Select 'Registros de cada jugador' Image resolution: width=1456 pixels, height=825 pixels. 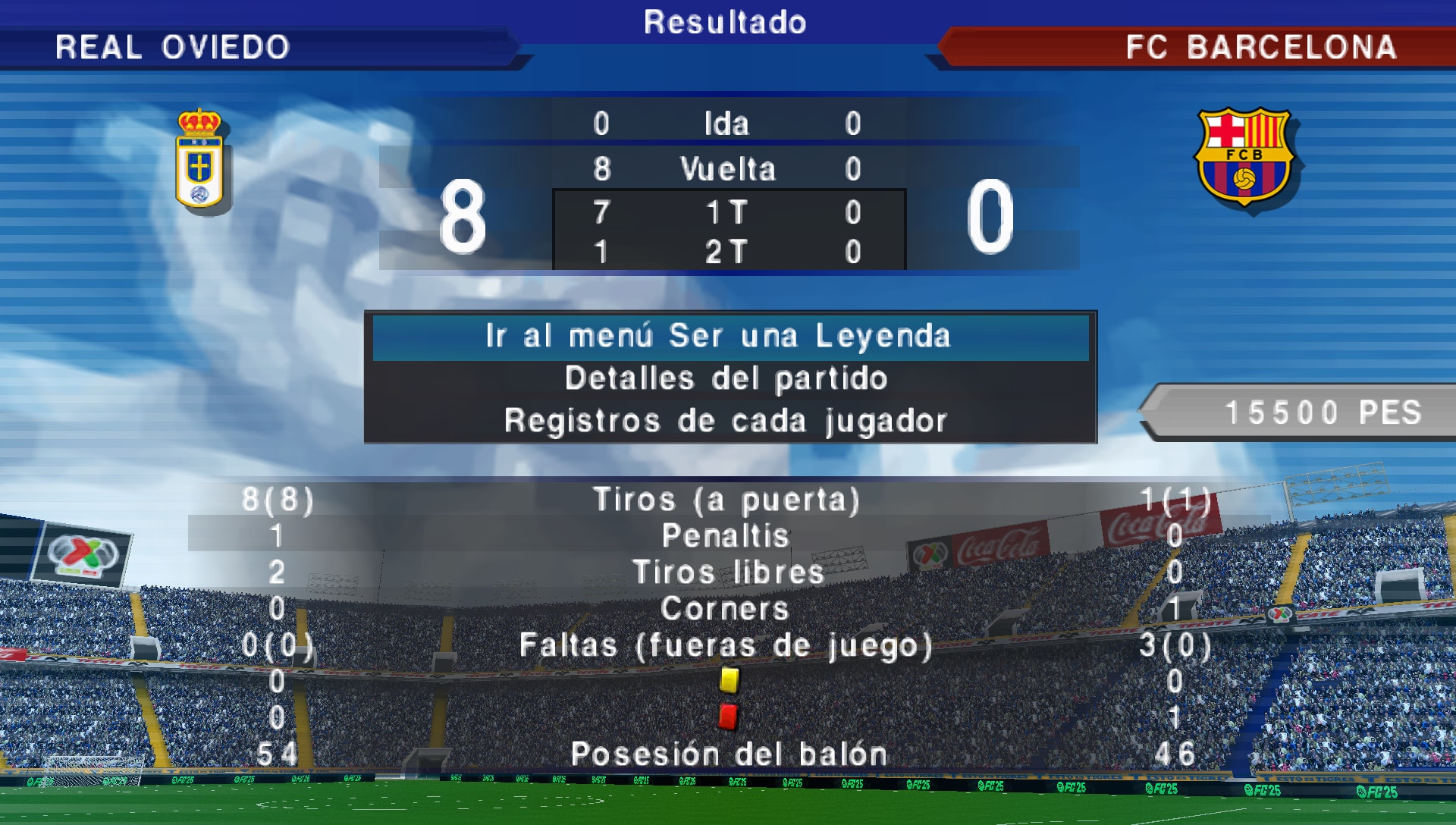[x=726, y=418]
